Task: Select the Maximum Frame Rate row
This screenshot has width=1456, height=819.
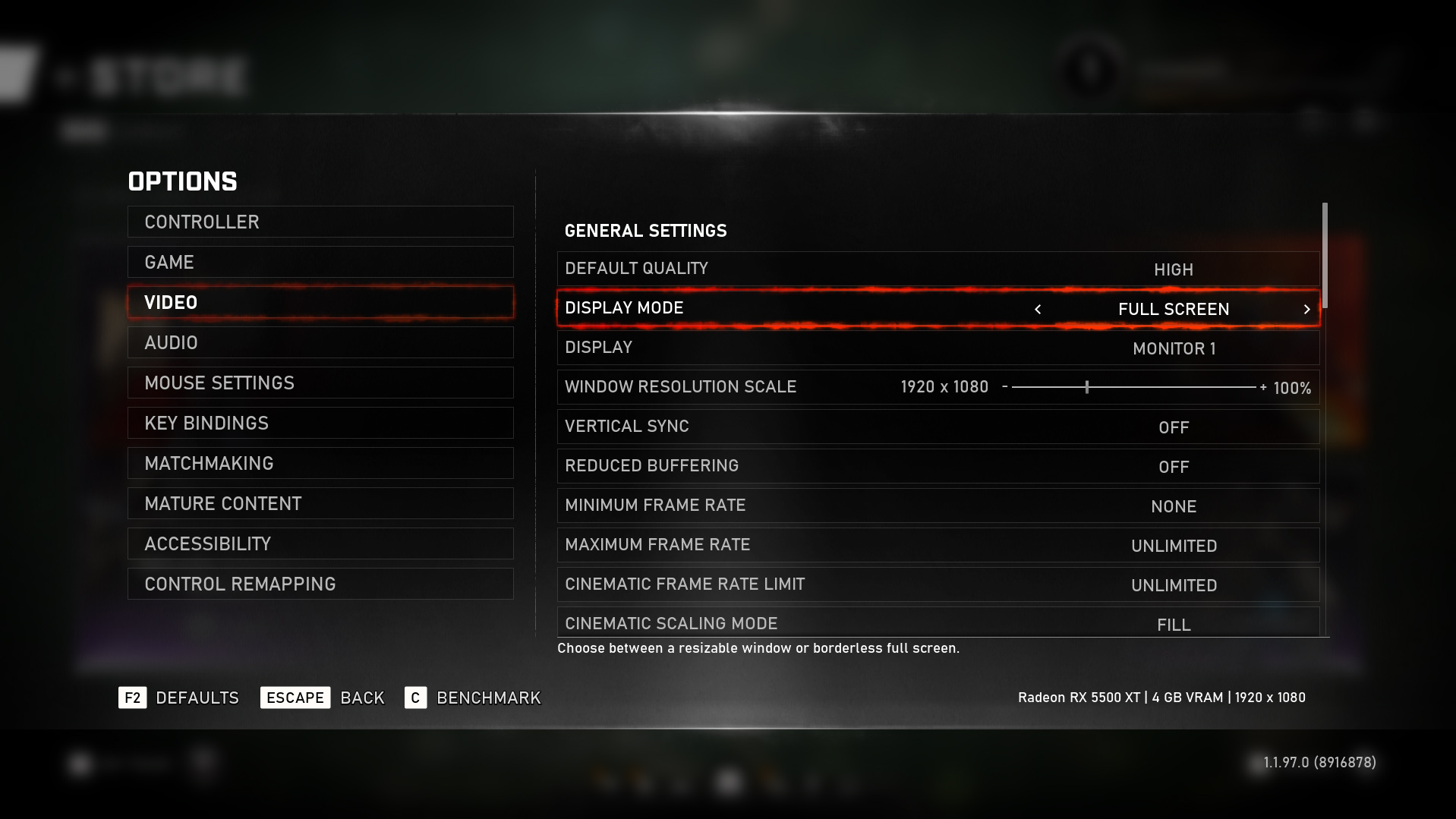Action: [938, 545]
